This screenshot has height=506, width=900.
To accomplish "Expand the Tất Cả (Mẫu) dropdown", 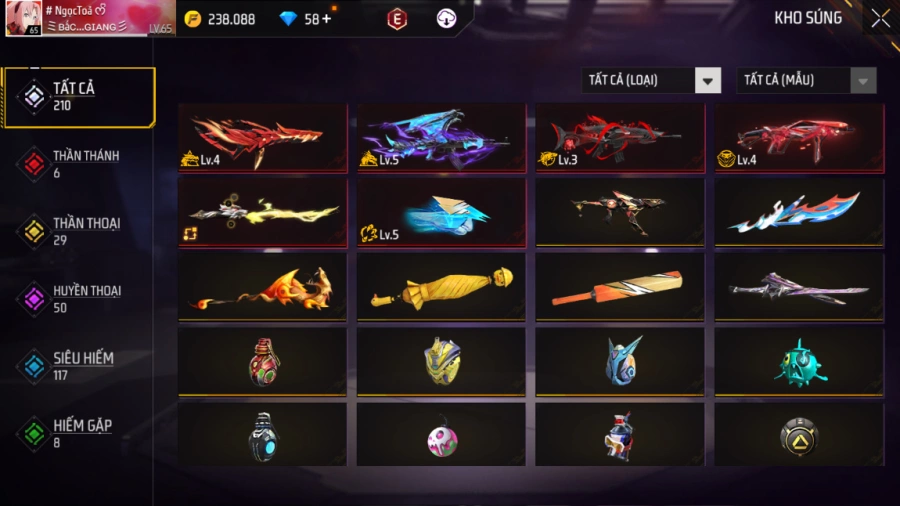I will coord(806,80).
